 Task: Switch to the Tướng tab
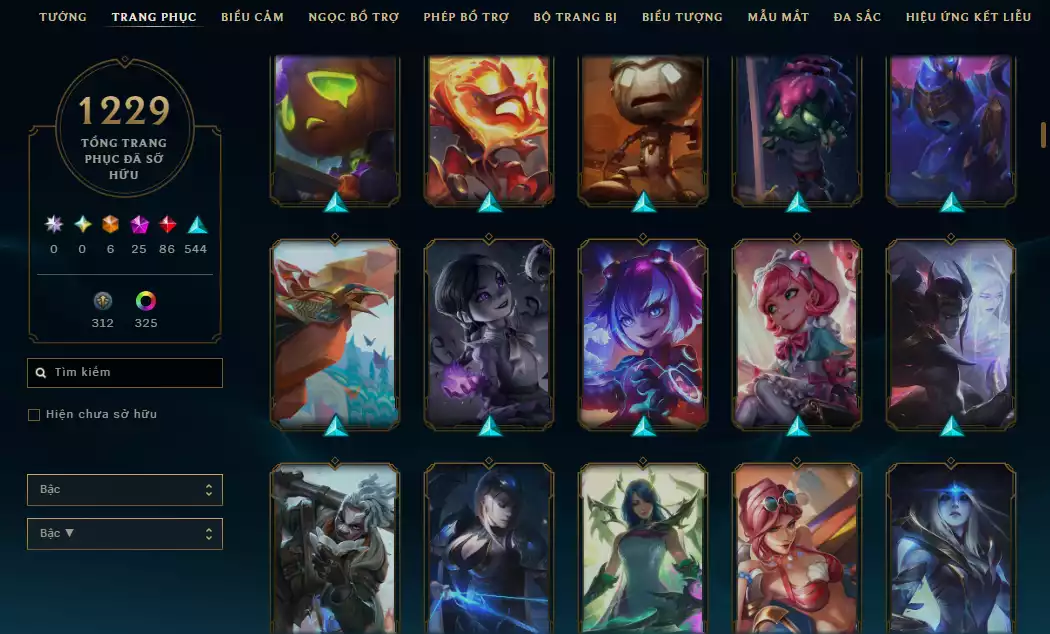click(63, 17)
